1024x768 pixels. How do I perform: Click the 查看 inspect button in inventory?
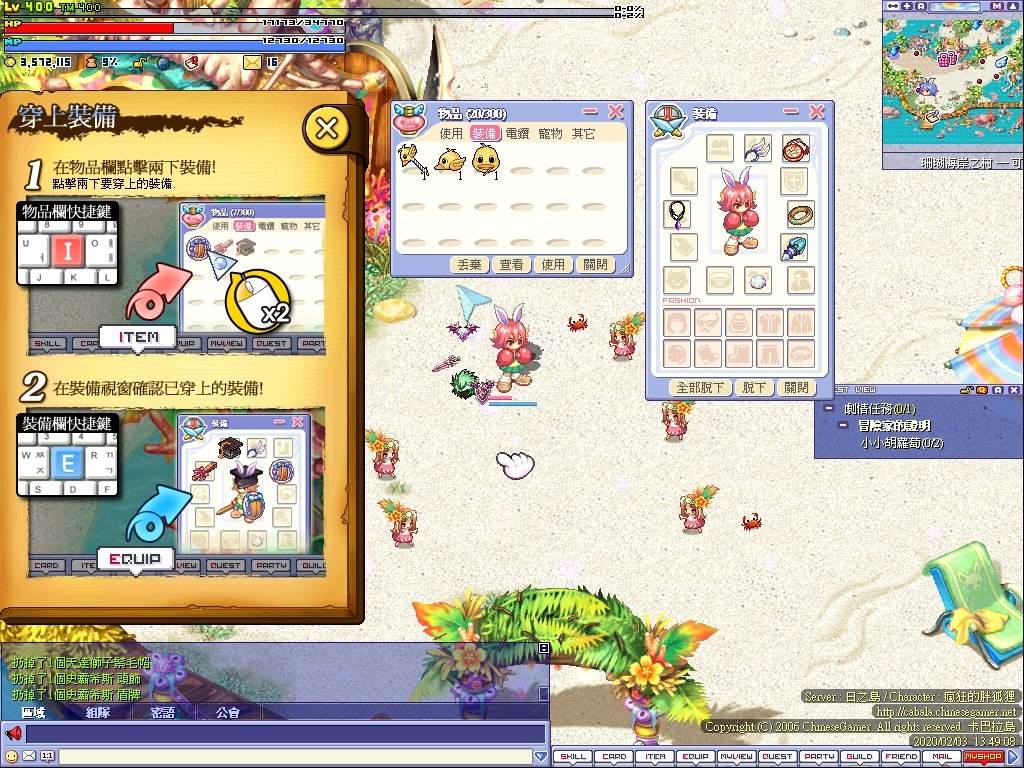tap(511, 265)
